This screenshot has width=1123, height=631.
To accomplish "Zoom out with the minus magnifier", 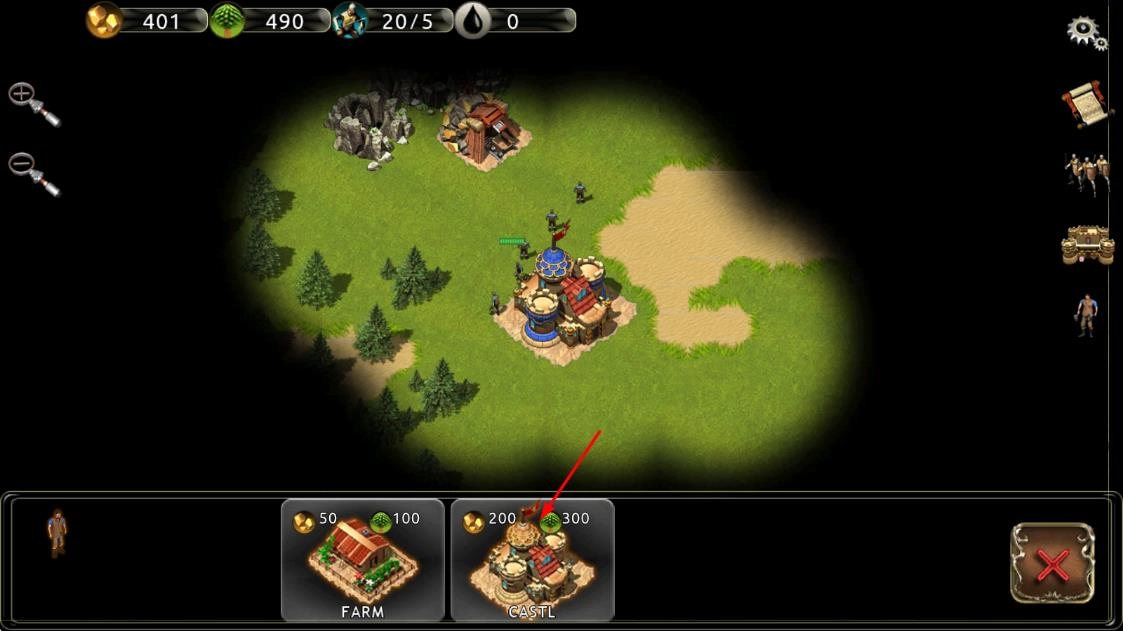I will click(x=33, y=173).
